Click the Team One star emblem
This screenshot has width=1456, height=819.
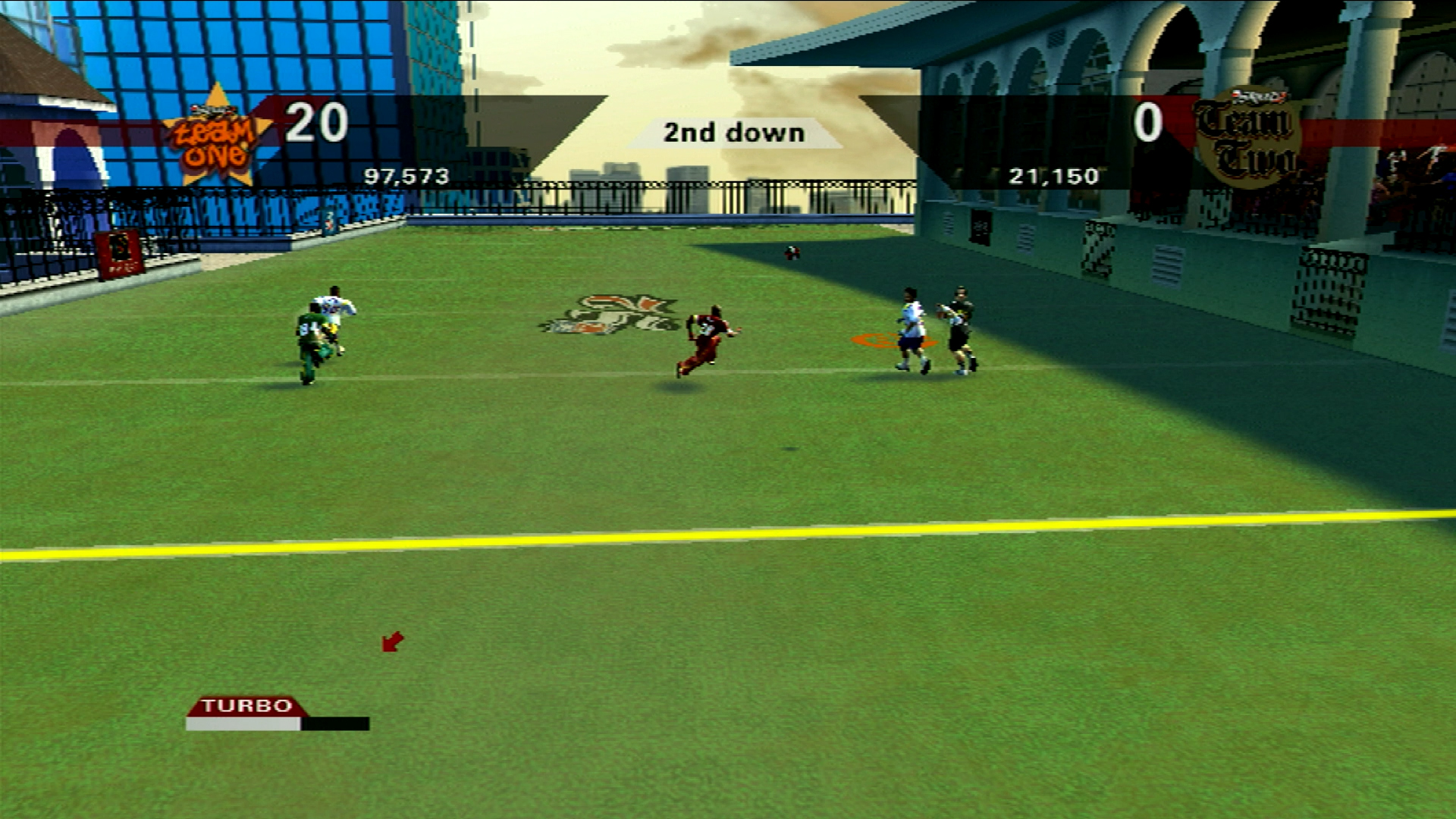coord(217,136)
